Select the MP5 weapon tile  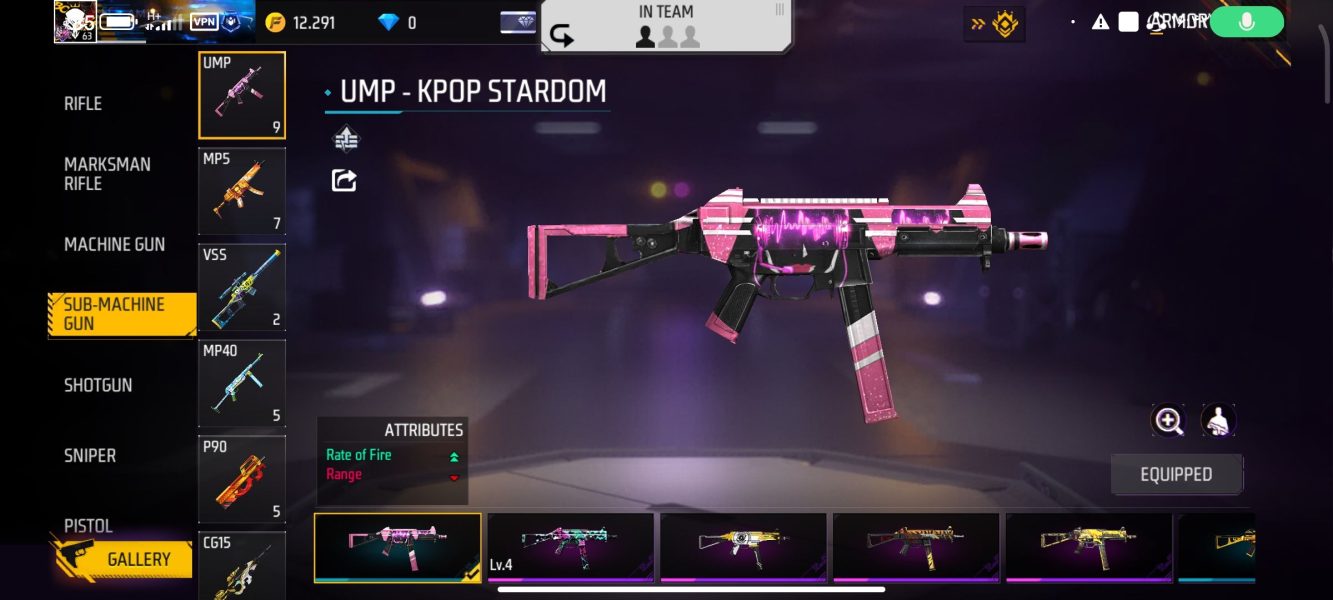[x=242, y=191]
